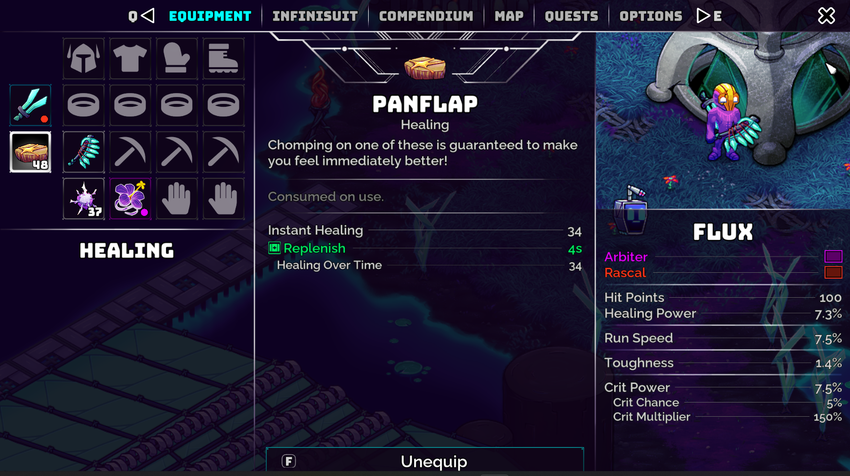Select the Equipment tab
The width and height of the screenshot is (850, 476).
pos(210,16)
